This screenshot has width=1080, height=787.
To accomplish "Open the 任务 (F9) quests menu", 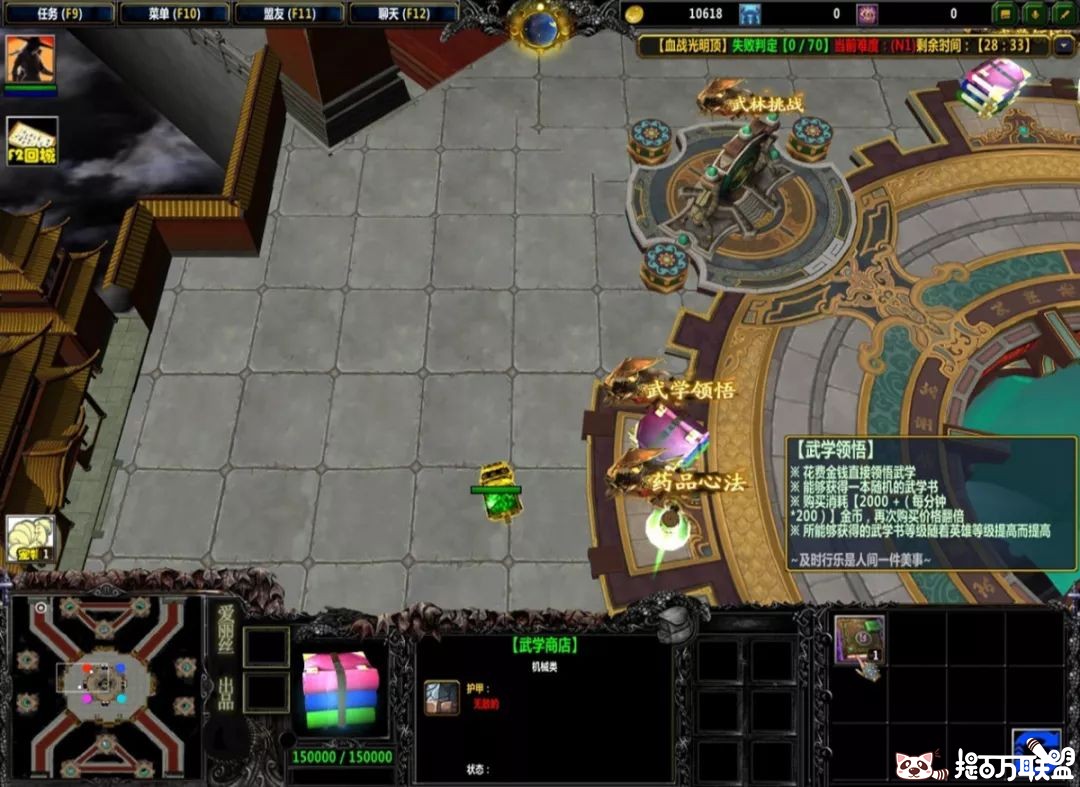I will (x=59, y=14).
